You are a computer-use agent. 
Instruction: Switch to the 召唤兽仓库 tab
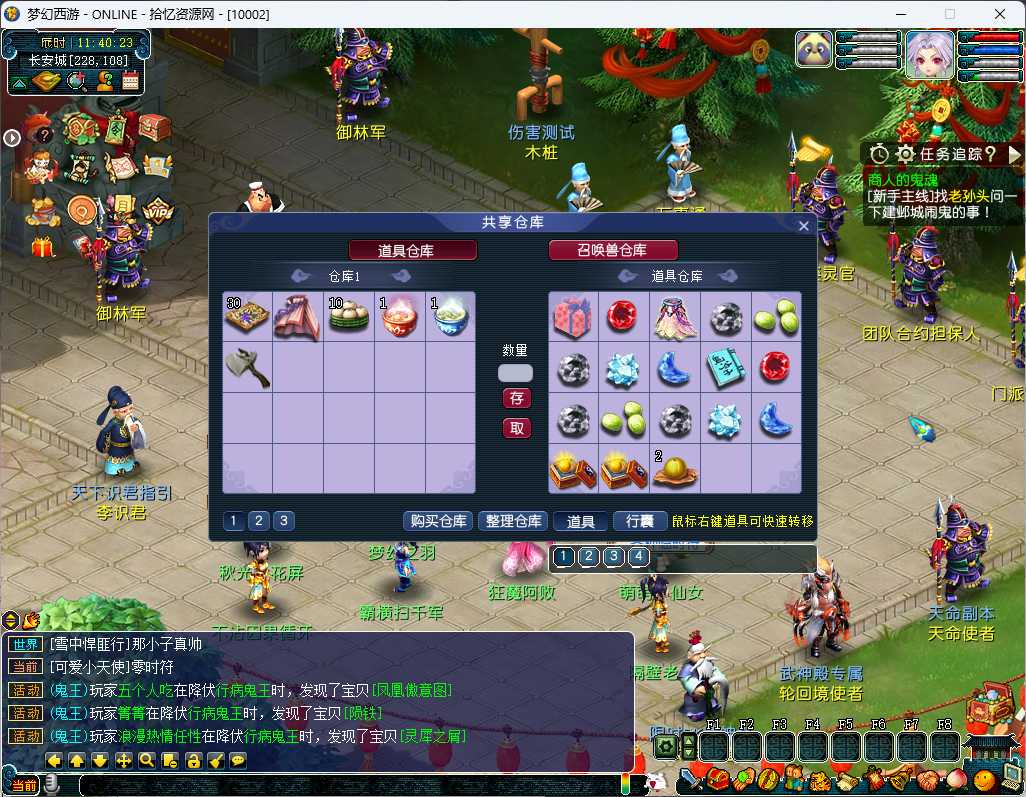613,250
